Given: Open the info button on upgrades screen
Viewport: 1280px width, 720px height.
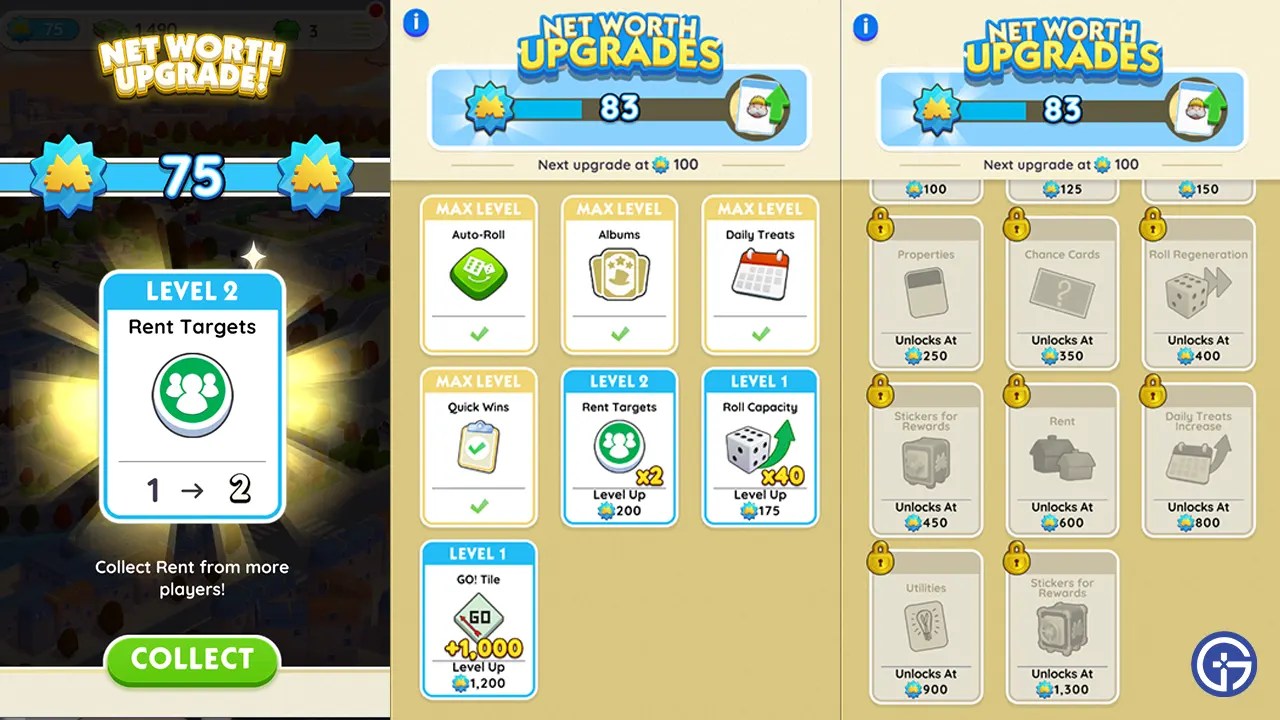Looking at the screenshot, I should point(416,23).
